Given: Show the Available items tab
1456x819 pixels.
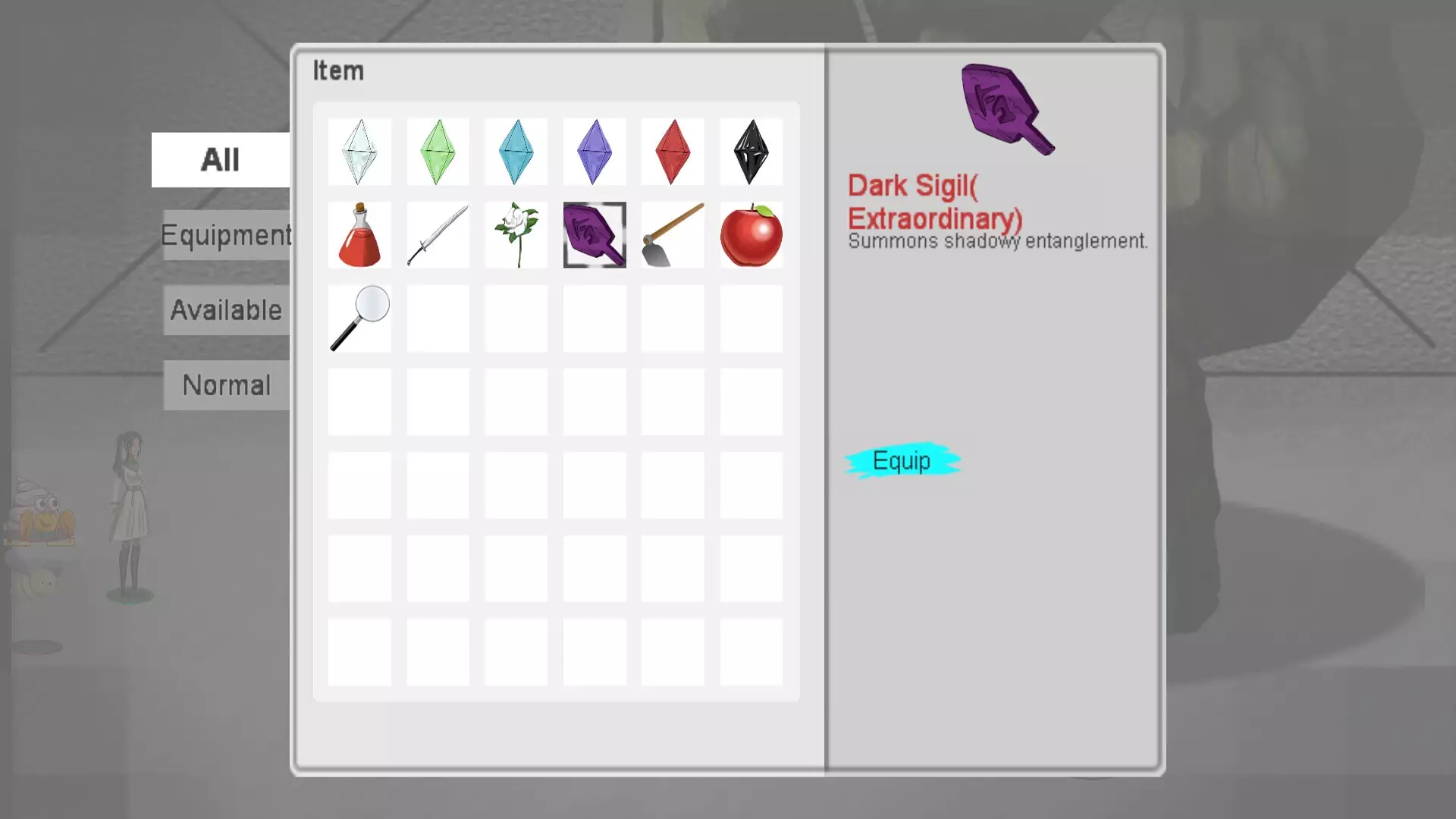Looking at the screenshot, I should (x=226, y=310).
